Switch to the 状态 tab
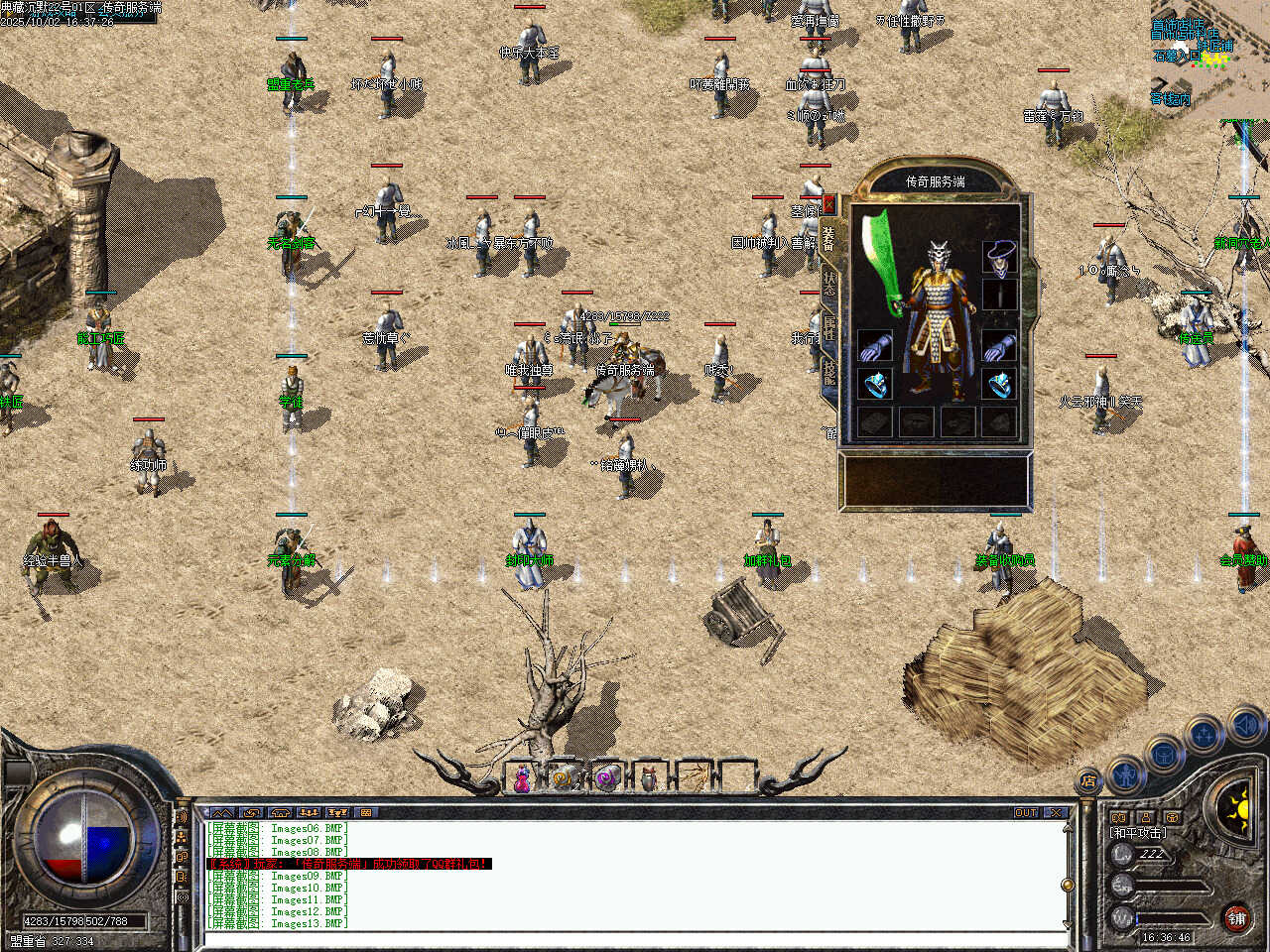 pos(829,285)
